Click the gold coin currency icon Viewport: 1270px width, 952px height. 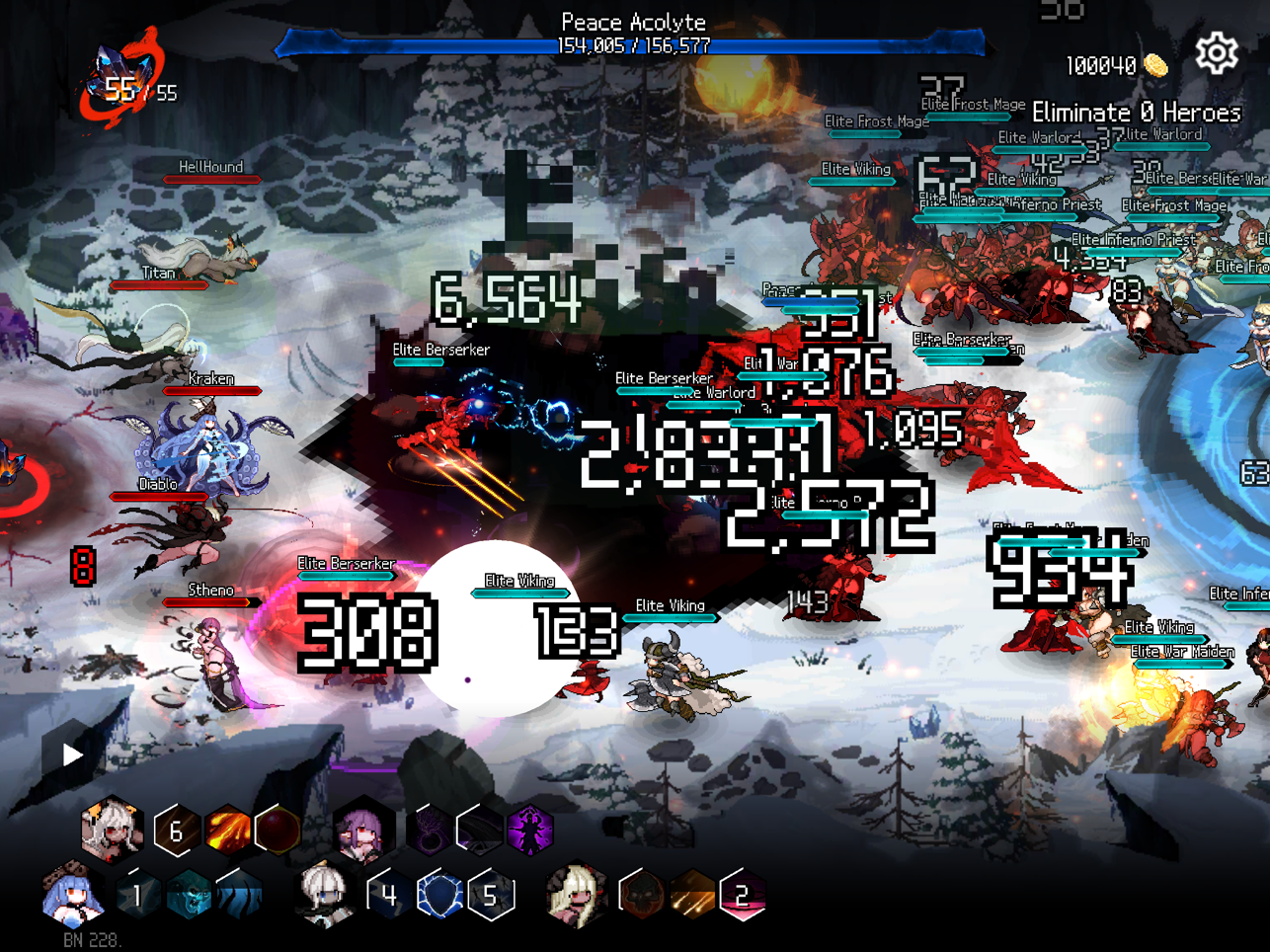[1155, 66]
